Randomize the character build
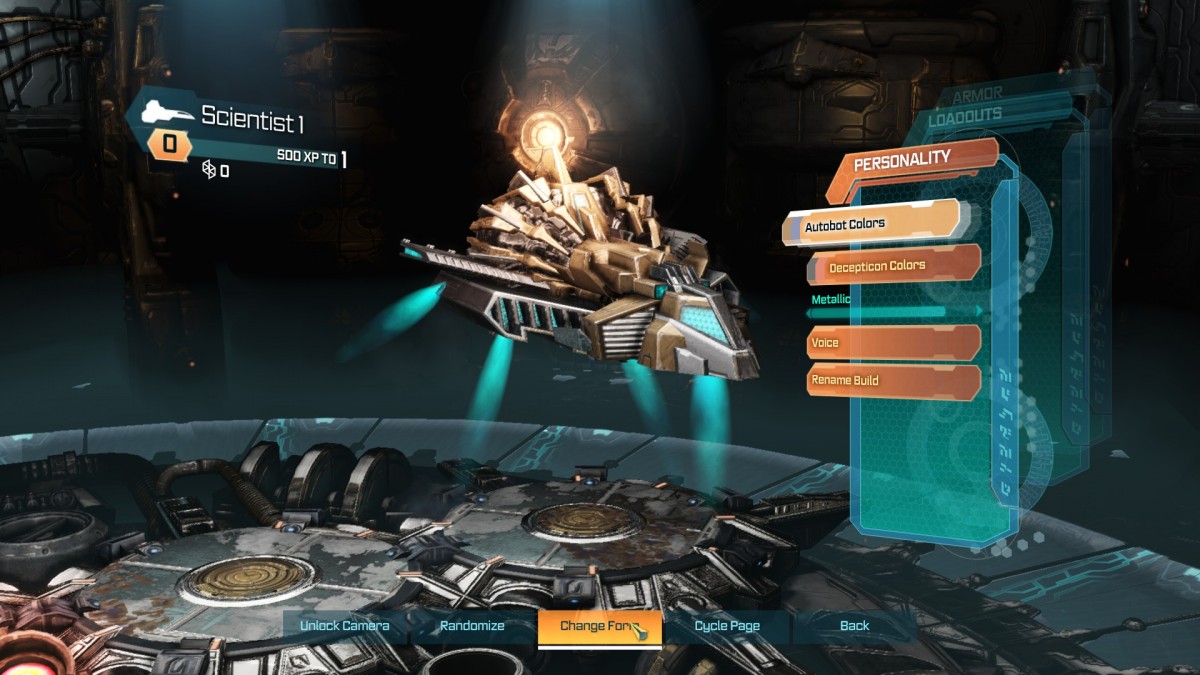Viewport: 1200px width, 675px height. click(472, 626)
